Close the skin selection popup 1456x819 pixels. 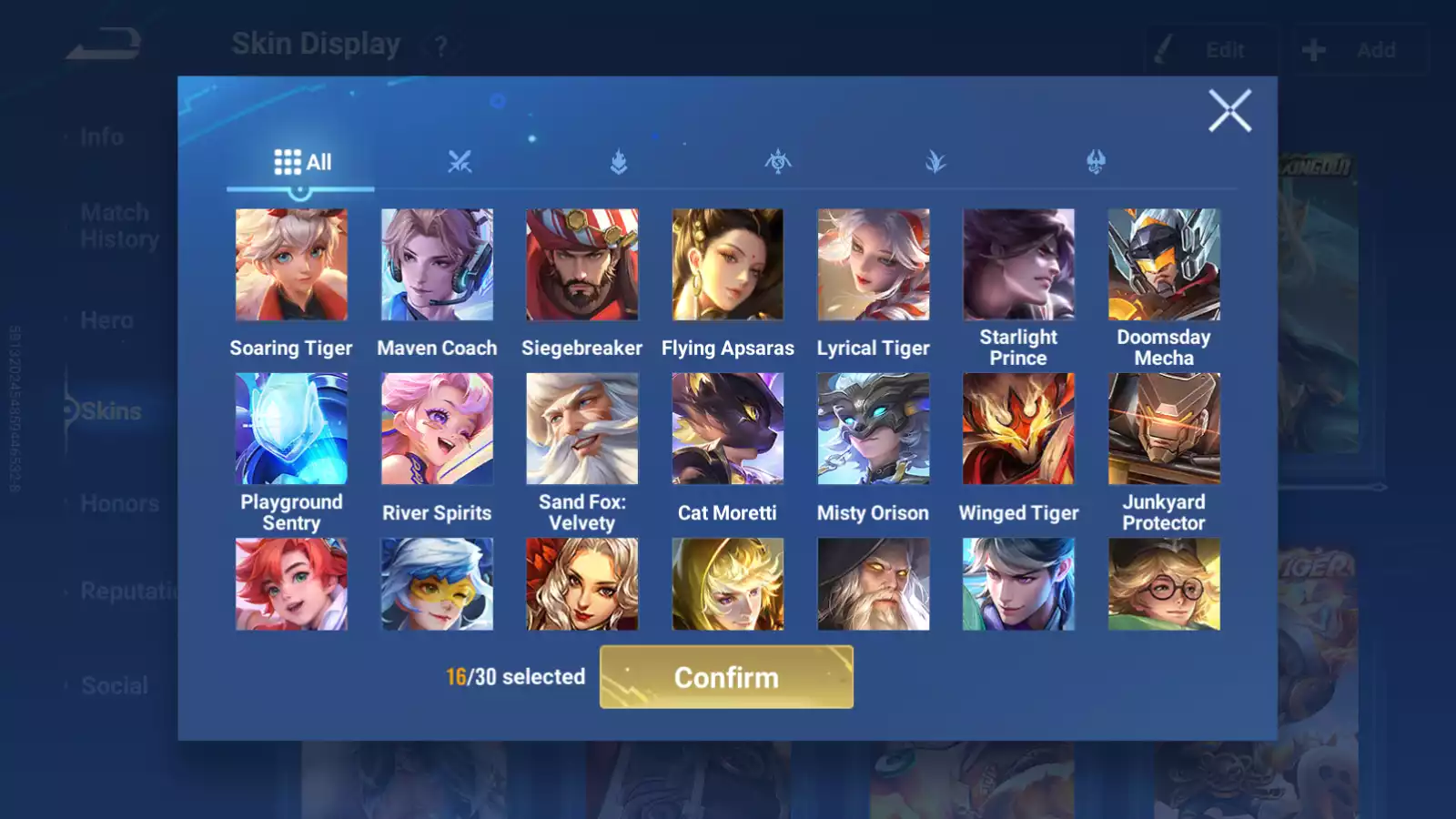tap(1229, 111)
